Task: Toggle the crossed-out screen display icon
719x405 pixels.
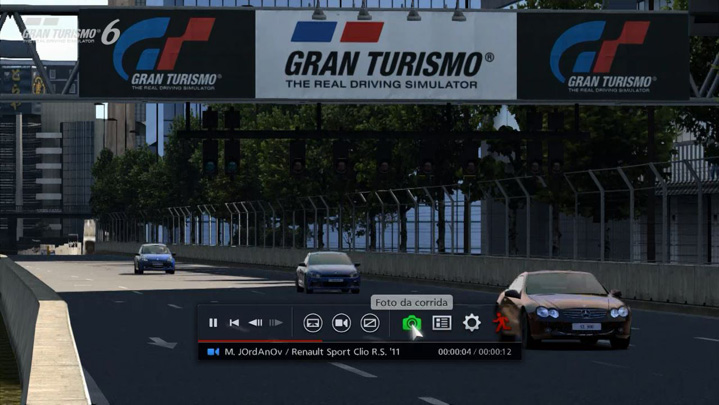Action: pyautogui.click(x=370, y=323)
